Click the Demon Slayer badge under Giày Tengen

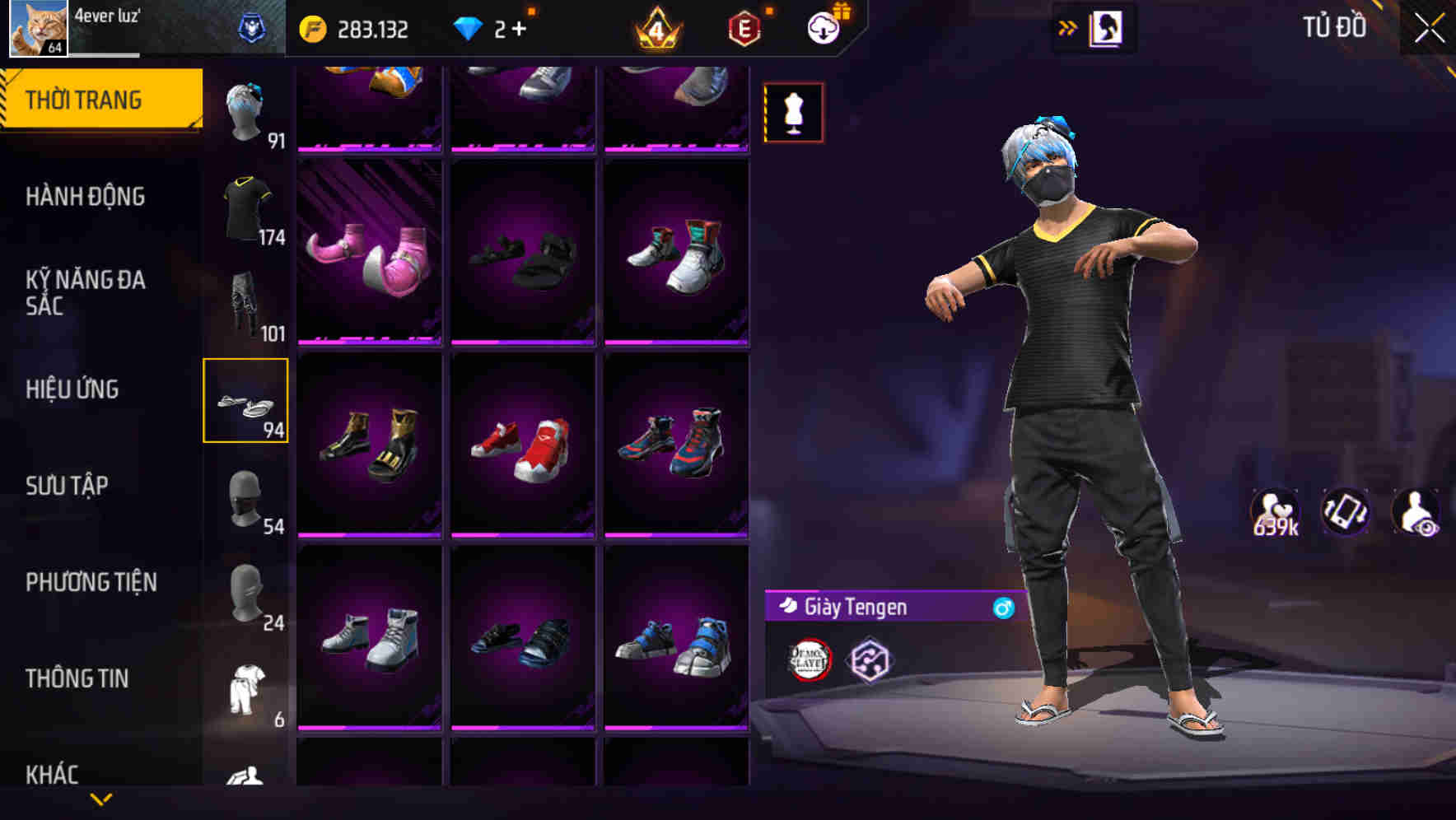(x=810, y=659)
